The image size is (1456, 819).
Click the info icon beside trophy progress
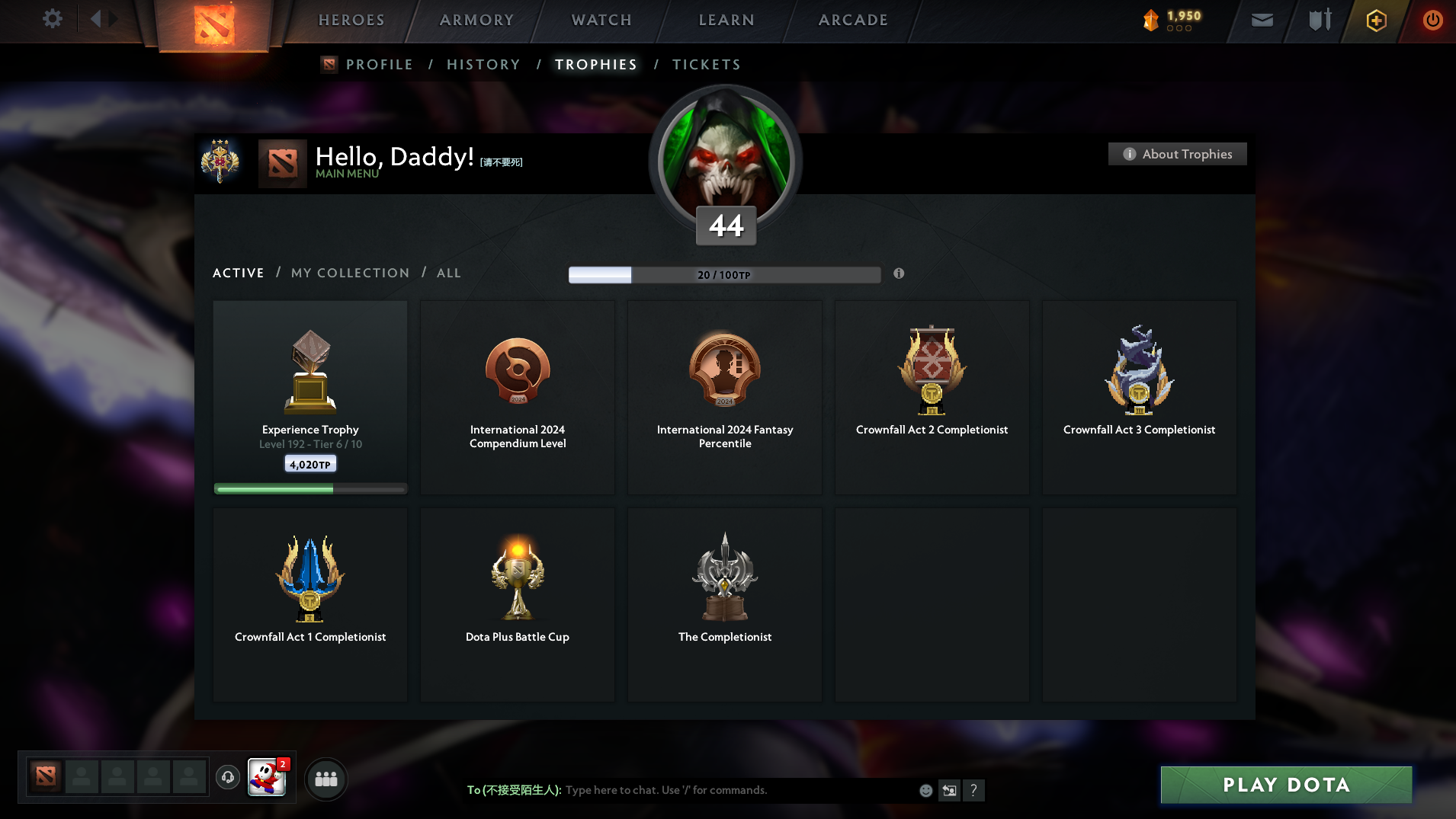coord(899,274)
